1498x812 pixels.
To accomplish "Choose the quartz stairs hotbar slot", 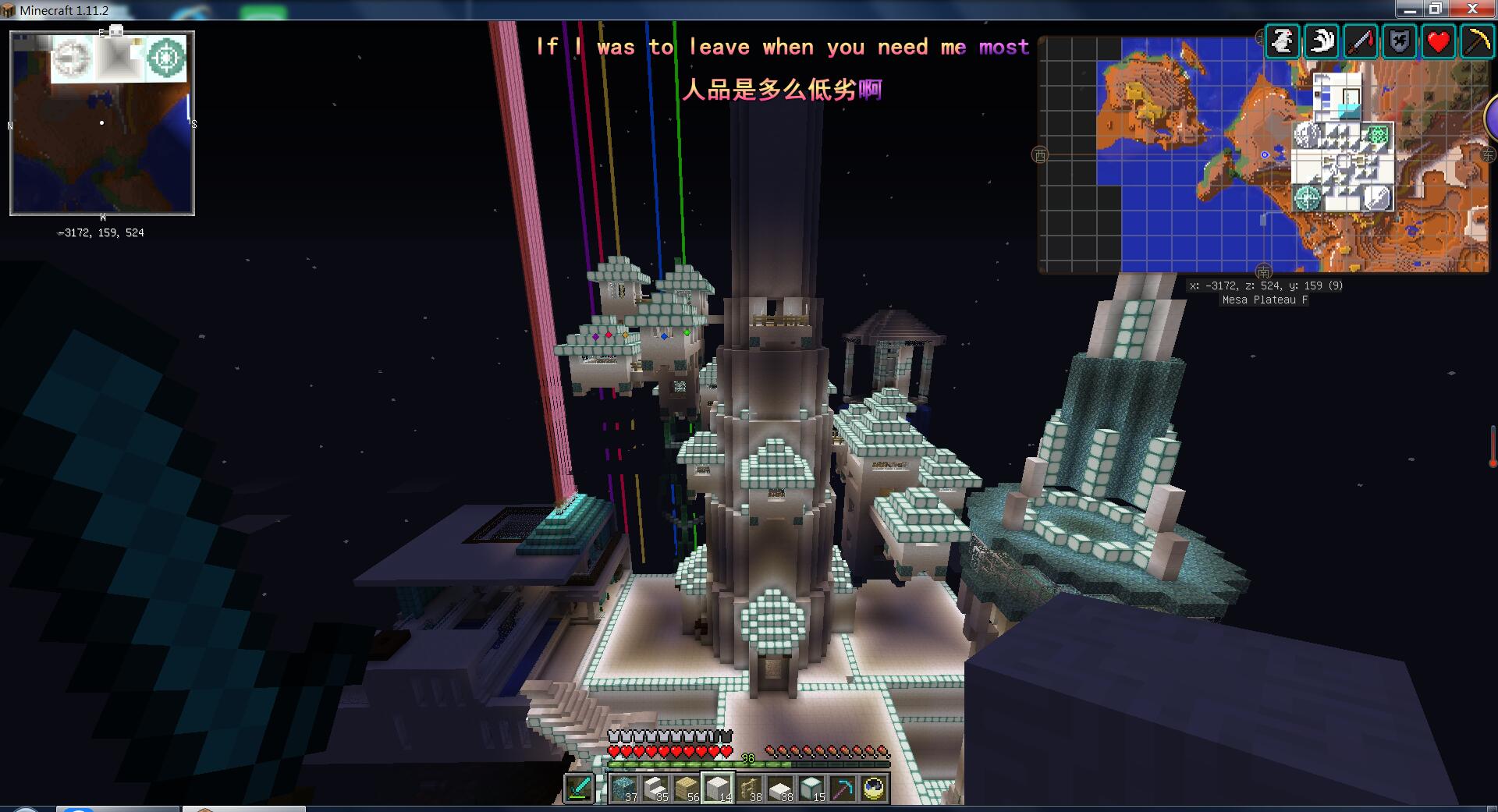I will 655,788.
